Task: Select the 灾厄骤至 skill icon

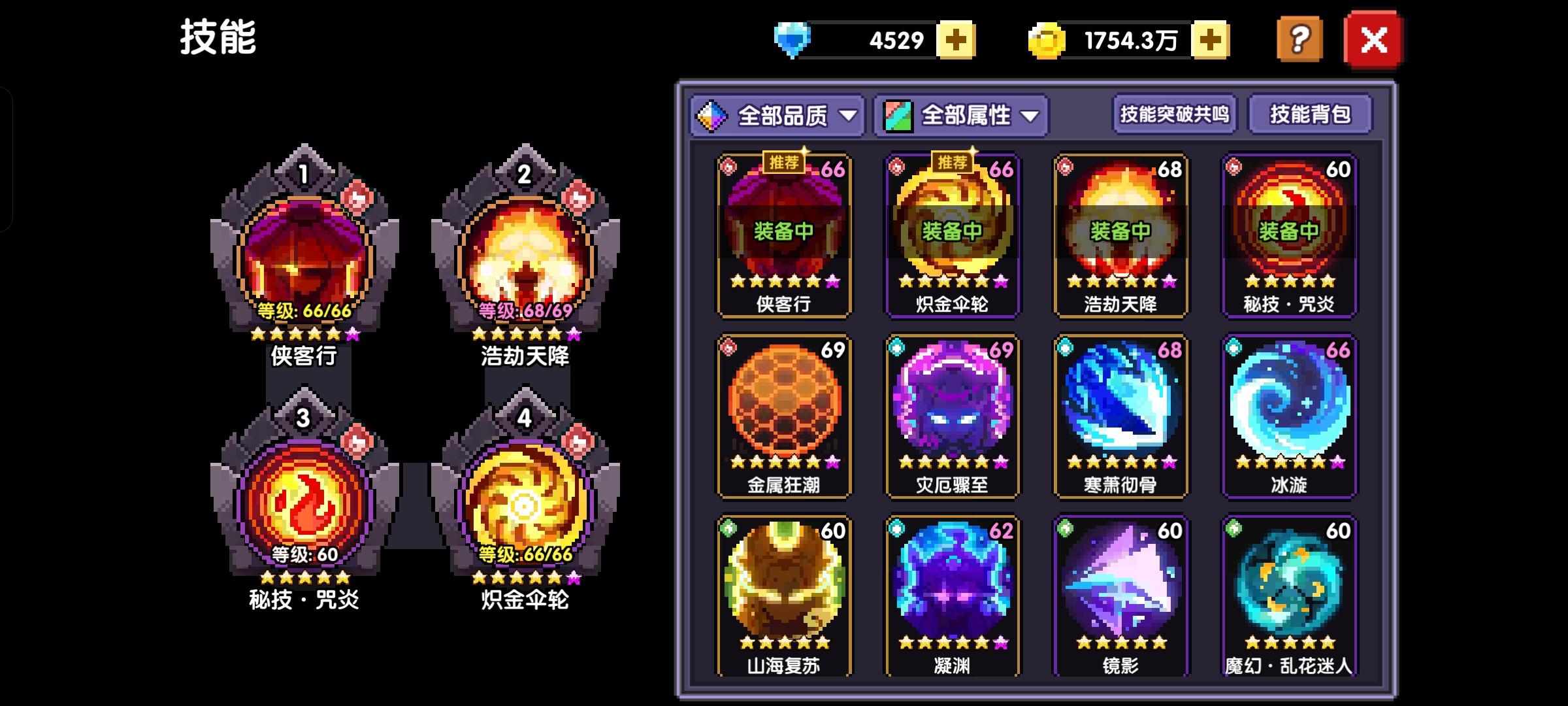Action: click(x=951, y=412)
